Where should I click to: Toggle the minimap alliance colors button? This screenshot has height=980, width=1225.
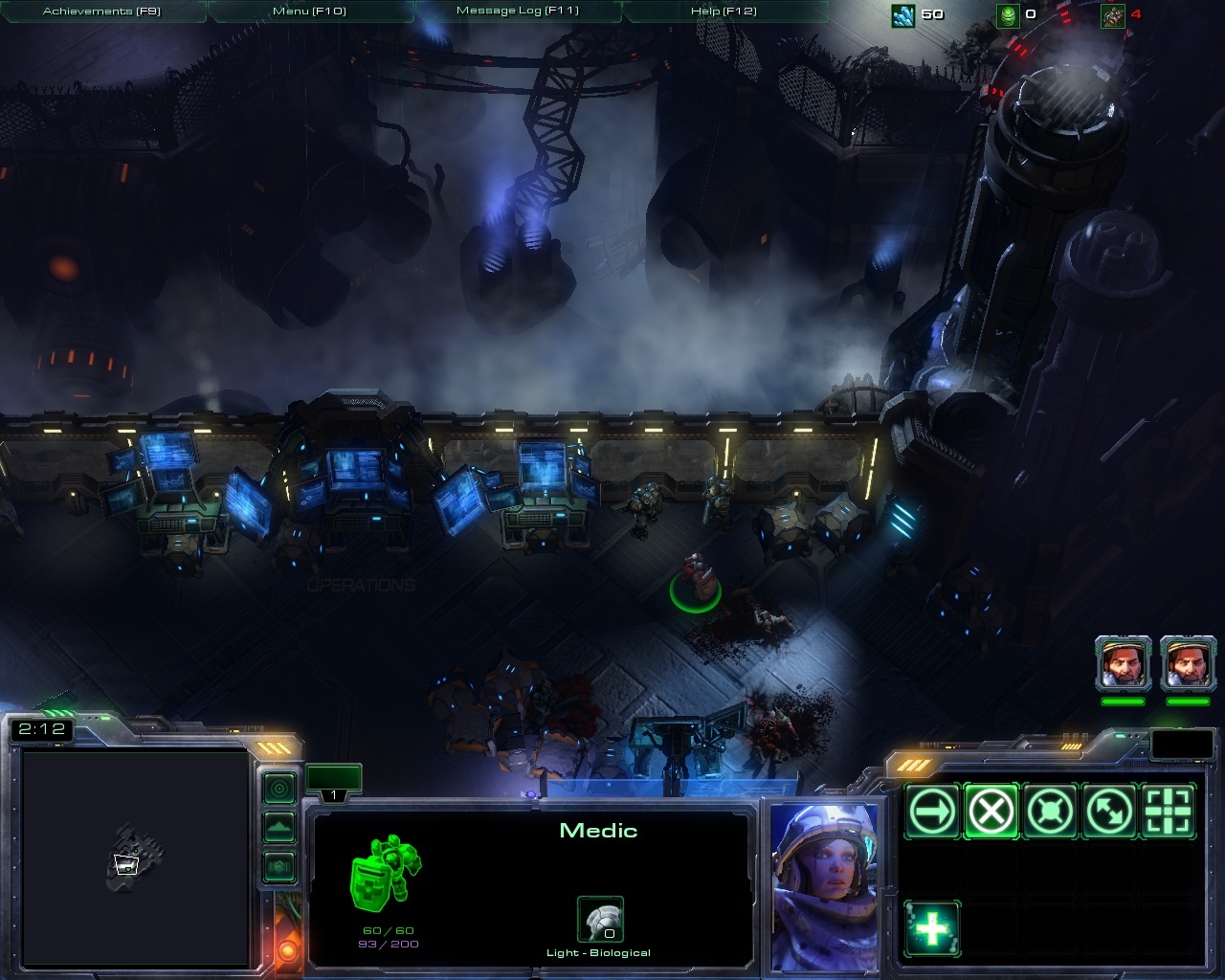click(279, 867)
